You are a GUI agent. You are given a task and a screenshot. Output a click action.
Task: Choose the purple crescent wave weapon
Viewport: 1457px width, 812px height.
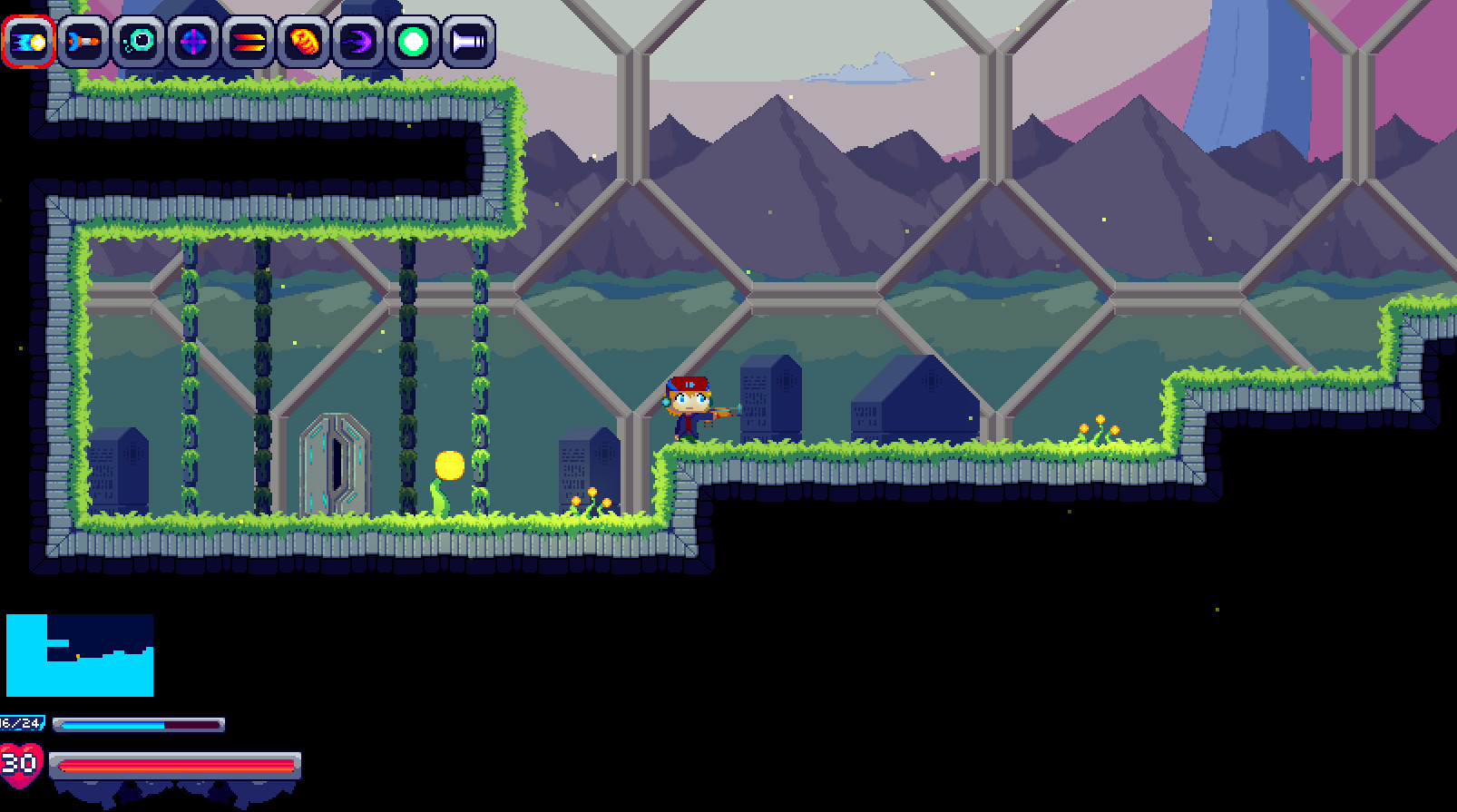click(358, 40)
